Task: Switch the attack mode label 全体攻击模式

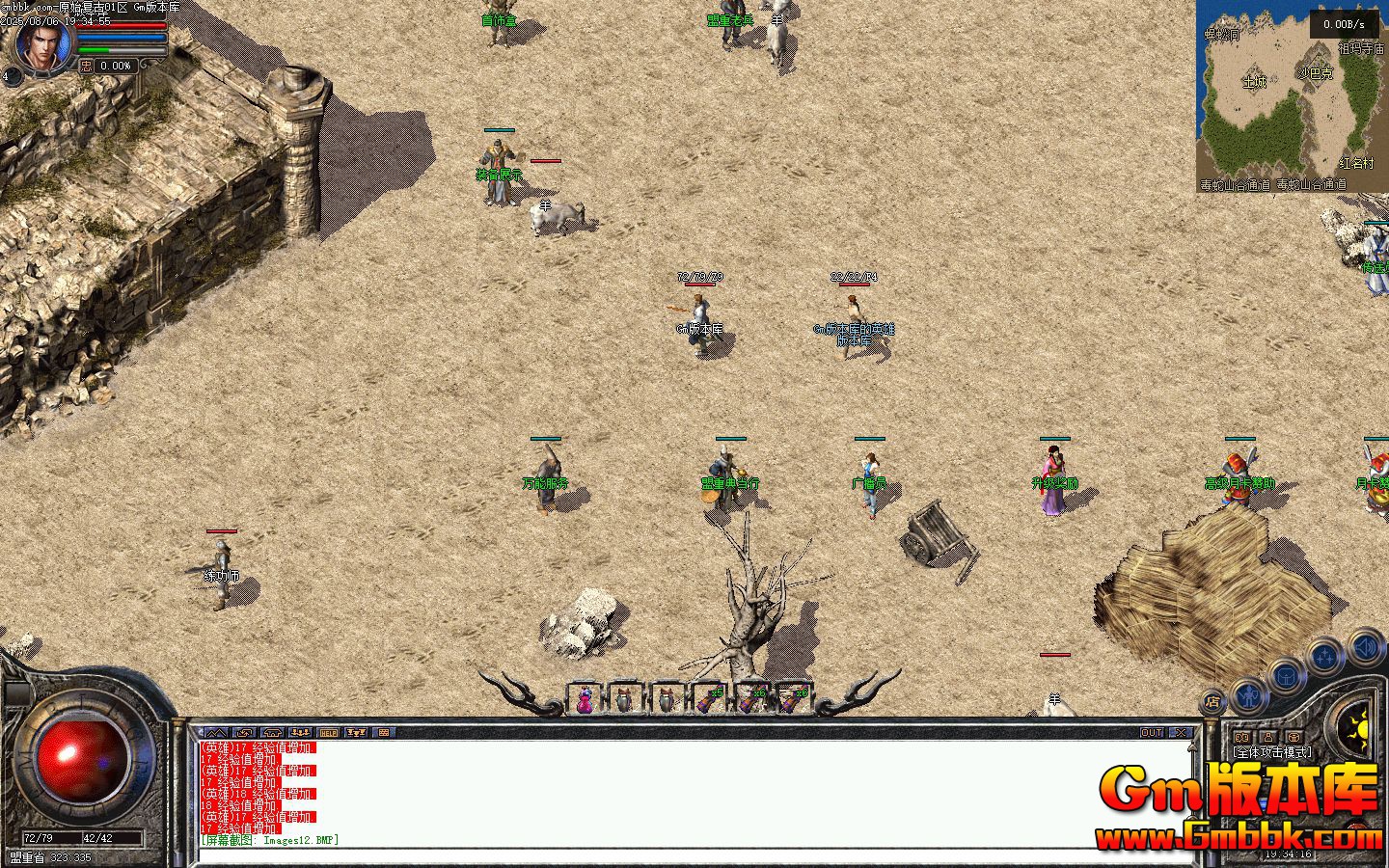Action: tap(1271, 751)
